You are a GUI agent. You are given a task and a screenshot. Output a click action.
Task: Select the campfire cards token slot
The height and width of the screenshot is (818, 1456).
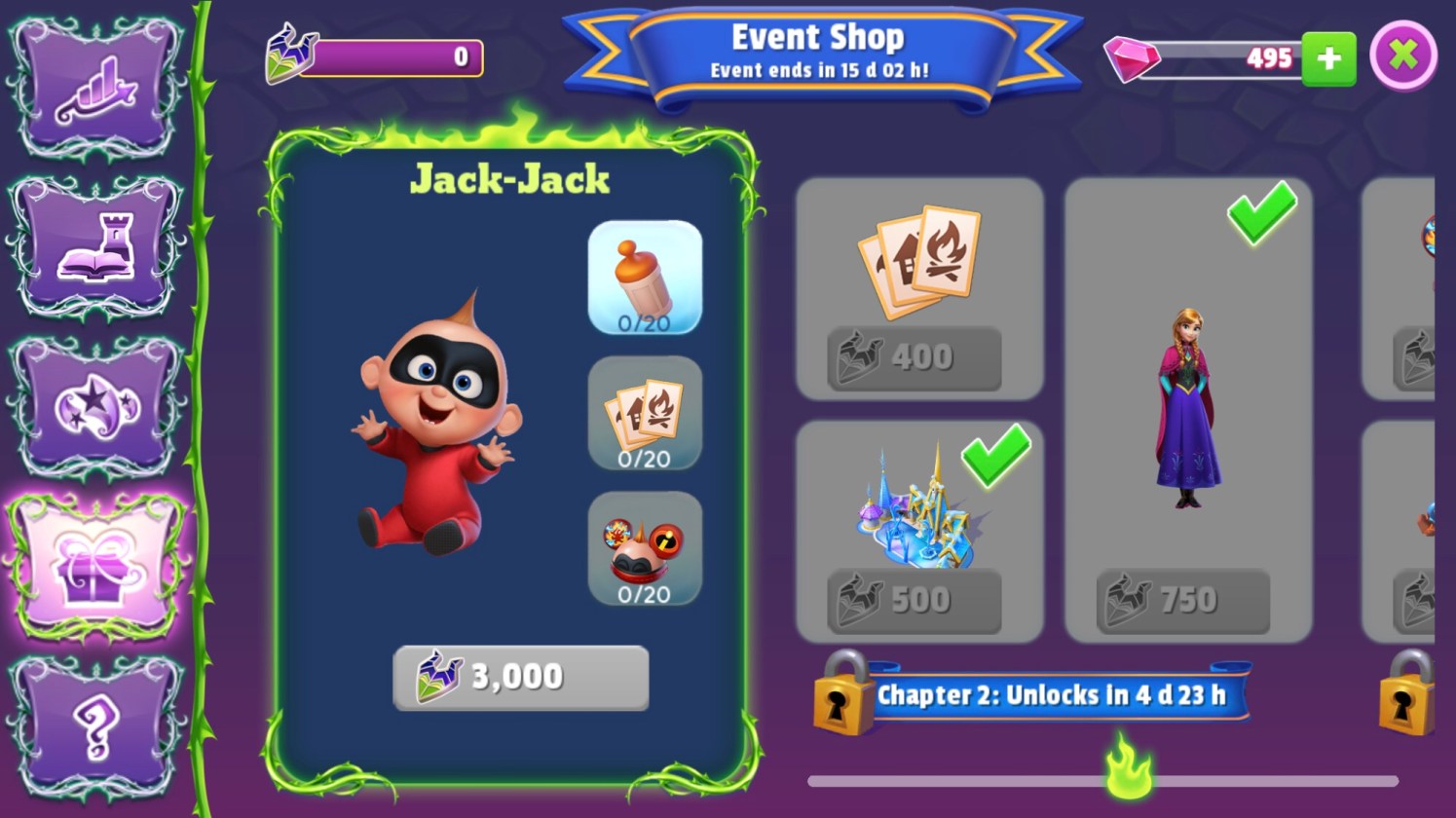coord(645,413)
